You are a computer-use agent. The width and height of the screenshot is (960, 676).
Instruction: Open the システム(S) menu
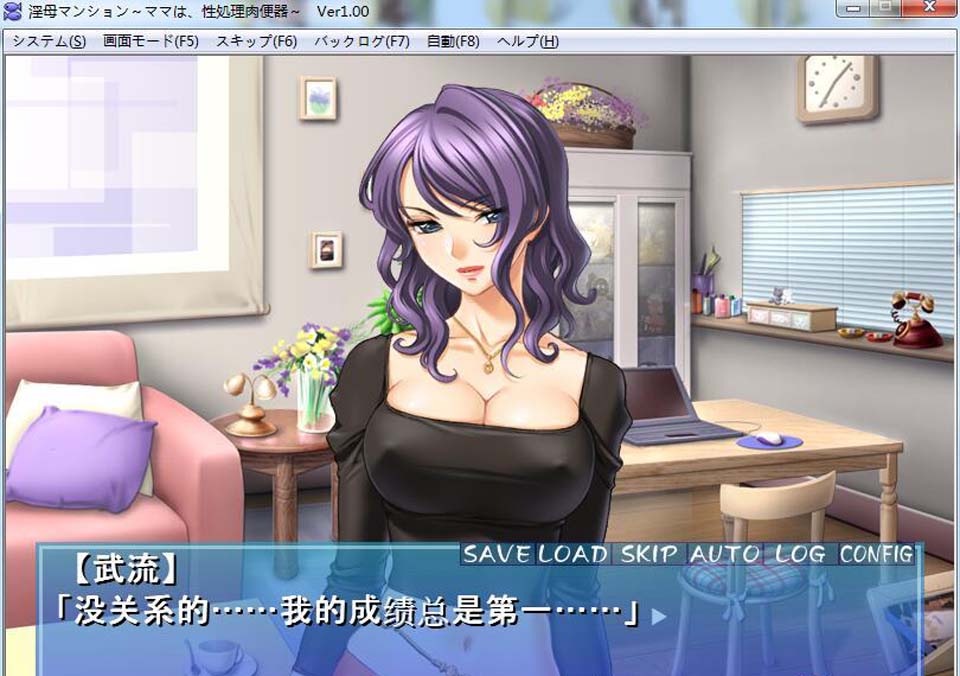[x=50, y=41]
